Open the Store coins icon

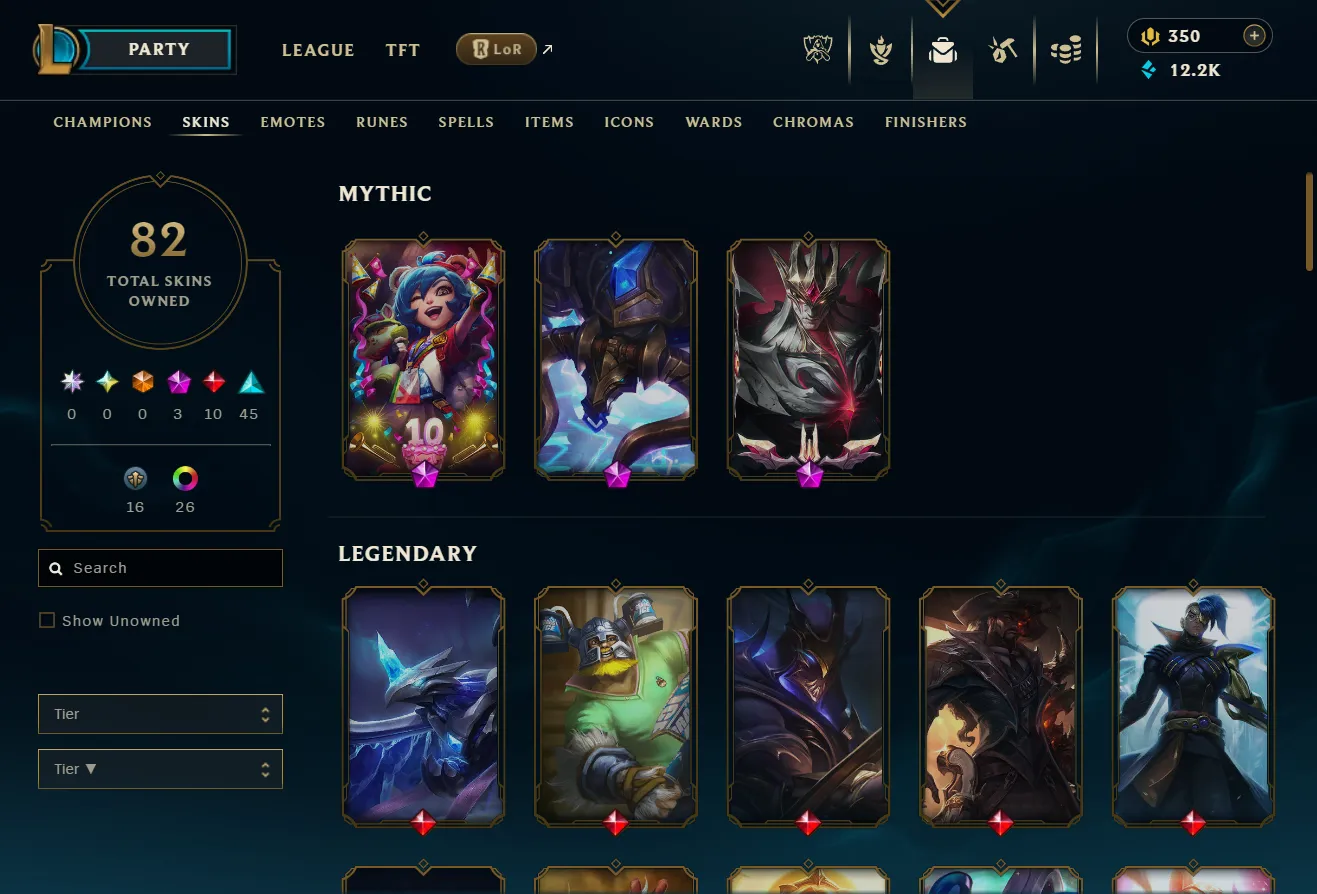[x=1066, y=49]
